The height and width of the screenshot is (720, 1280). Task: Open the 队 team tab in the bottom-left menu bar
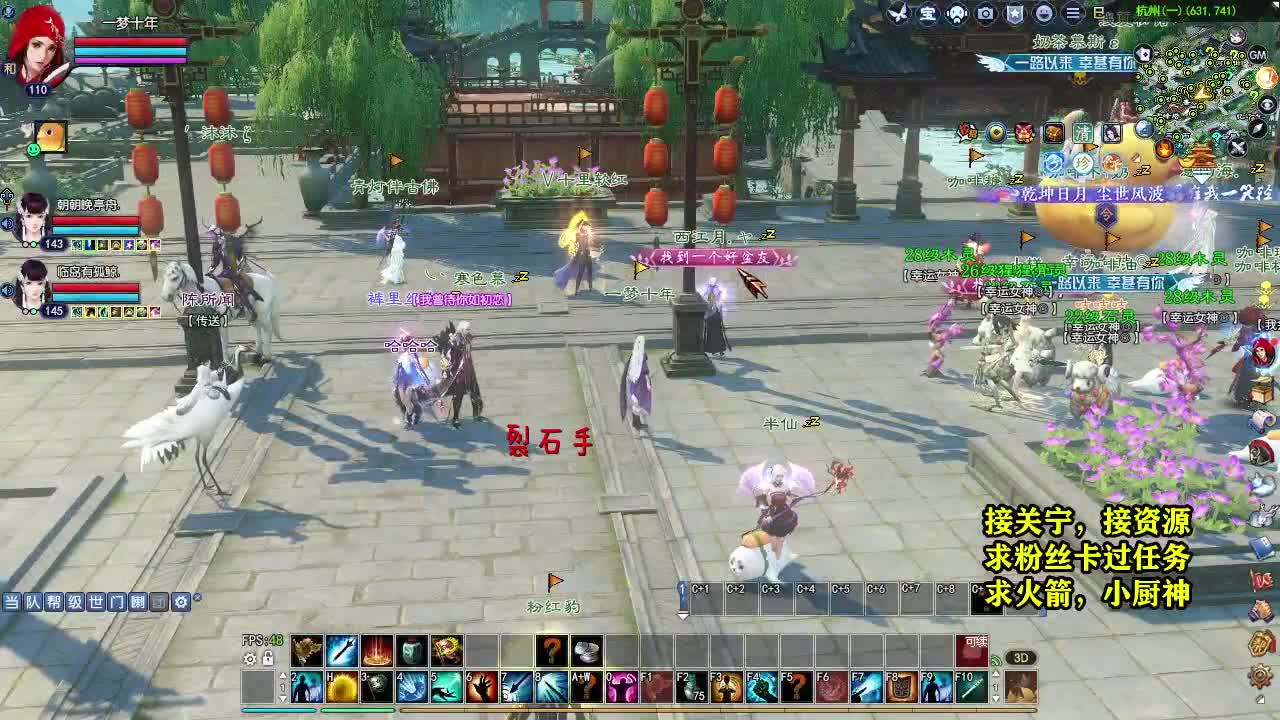(x=33, y=602)
